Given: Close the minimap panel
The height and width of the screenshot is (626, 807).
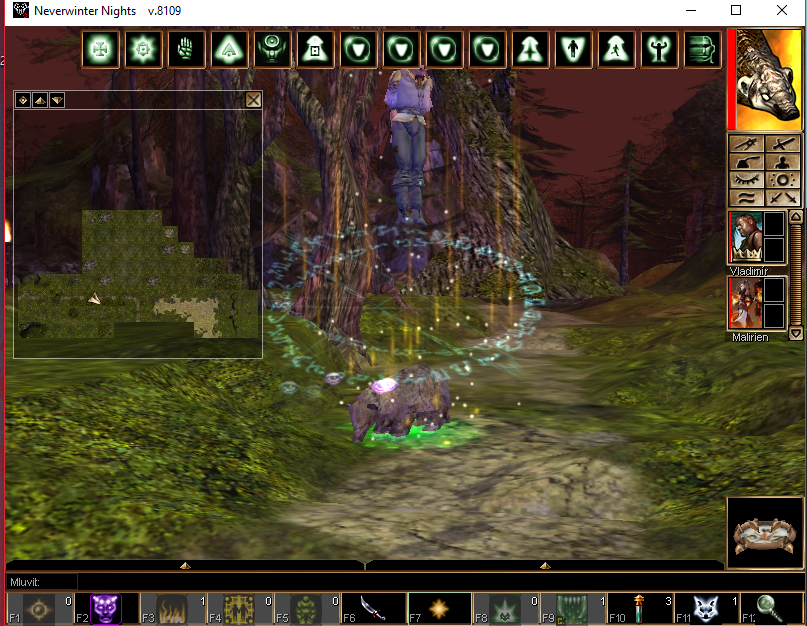Looking at the screenshot, I should [x=253, y=99].
